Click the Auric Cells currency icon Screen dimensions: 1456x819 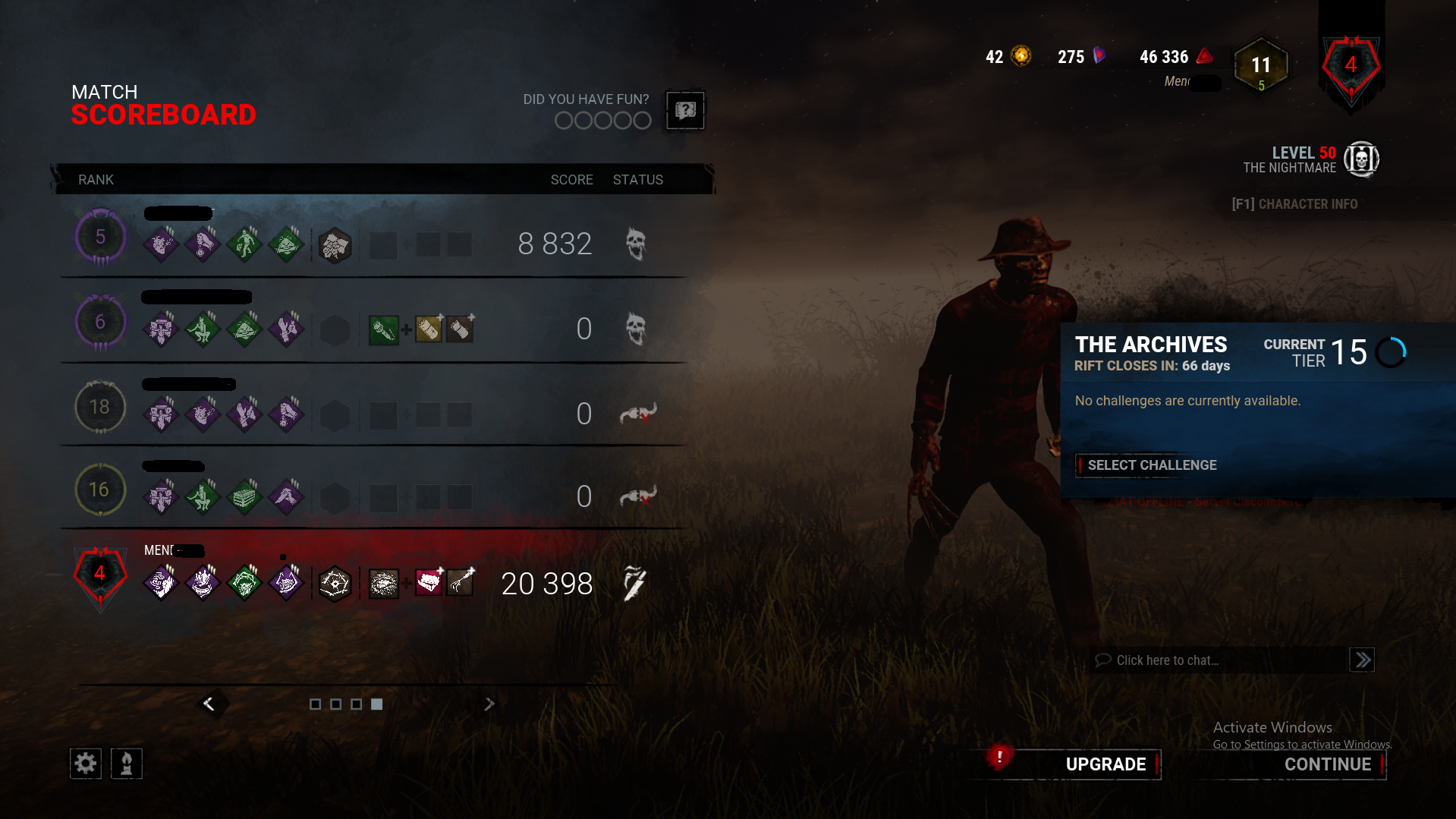coord(1020,56)
